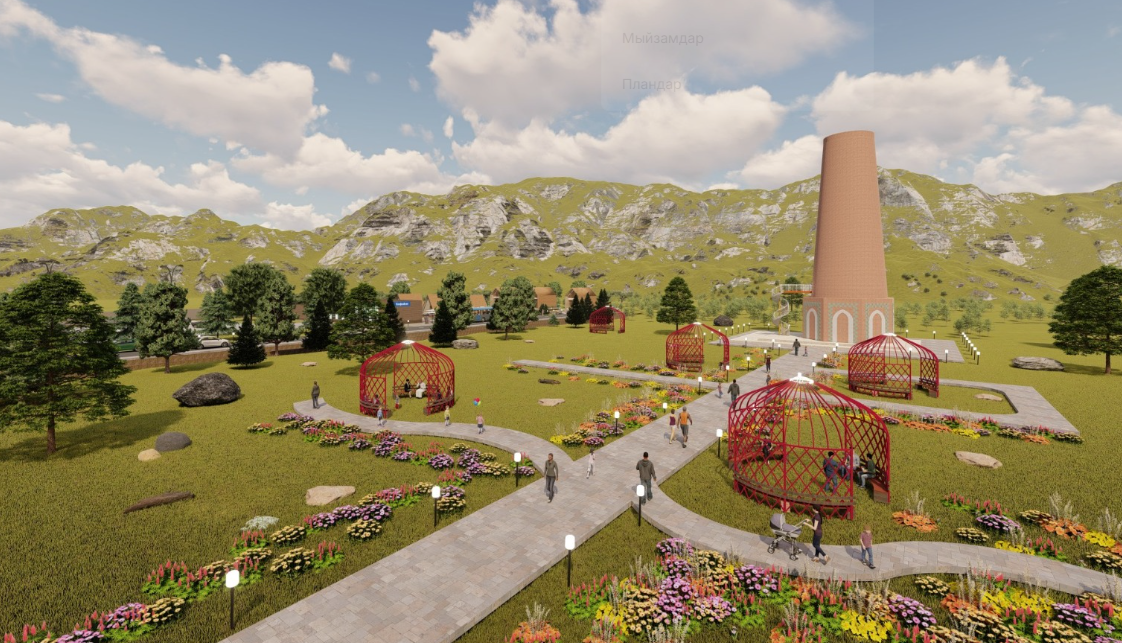Select the Пландар menu entry
Viewport: 1122px width, 643px height.
tap(652, 85)
